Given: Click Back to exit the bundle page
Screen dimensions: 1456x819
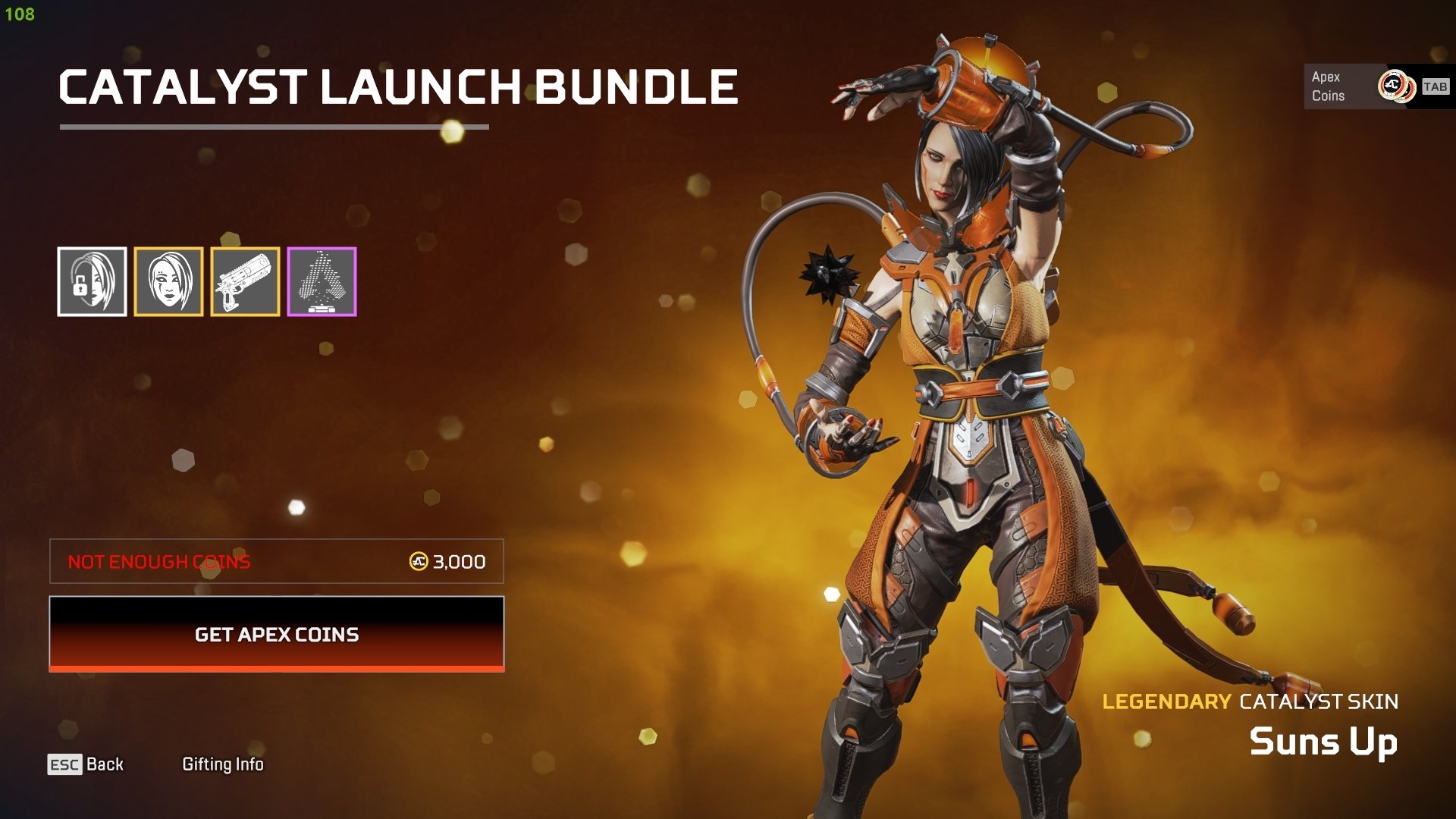Looking at the screenshot, I should pos(106,764).
